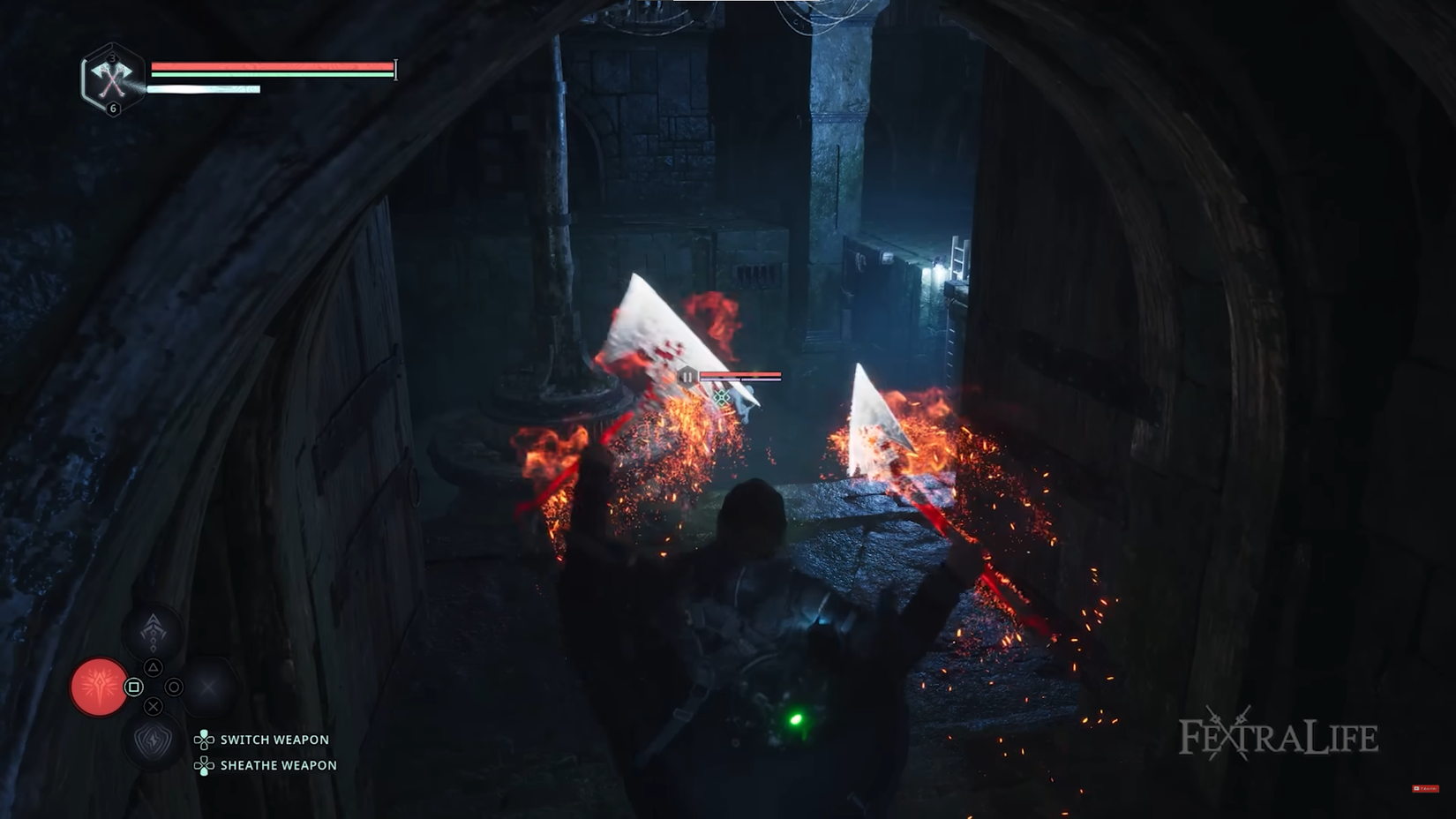Click the square button prompt
The height and width of the screenshot is (819, 1456).
pos(133,687)
